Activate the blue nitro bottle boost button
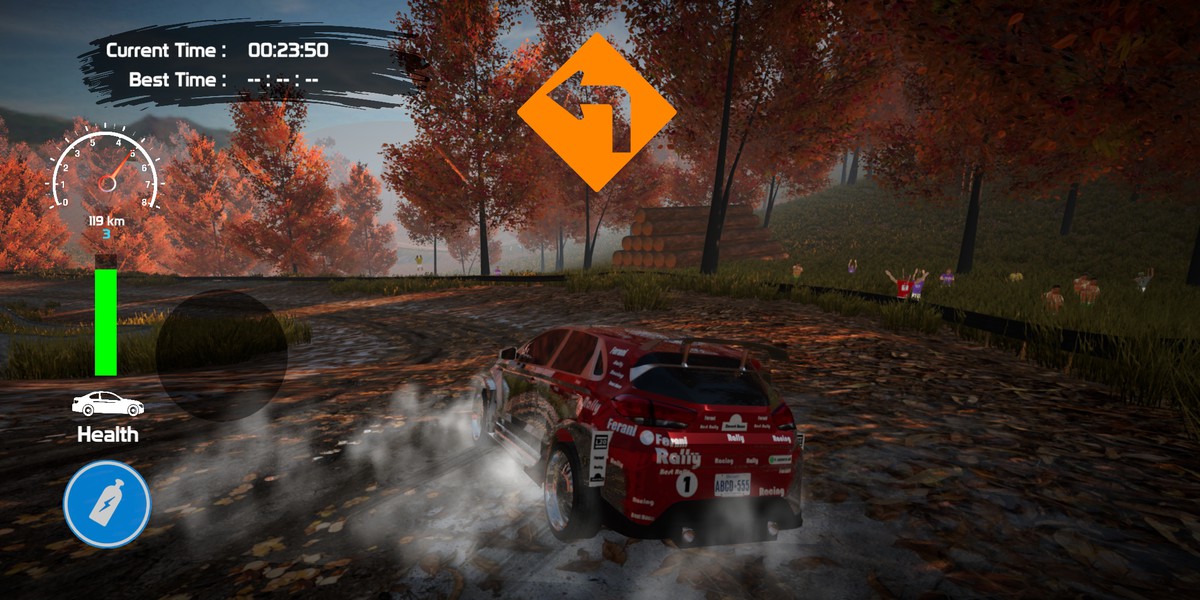This screenshot has height=600, width=1200. pyautogui.click(x=107, y=505)
